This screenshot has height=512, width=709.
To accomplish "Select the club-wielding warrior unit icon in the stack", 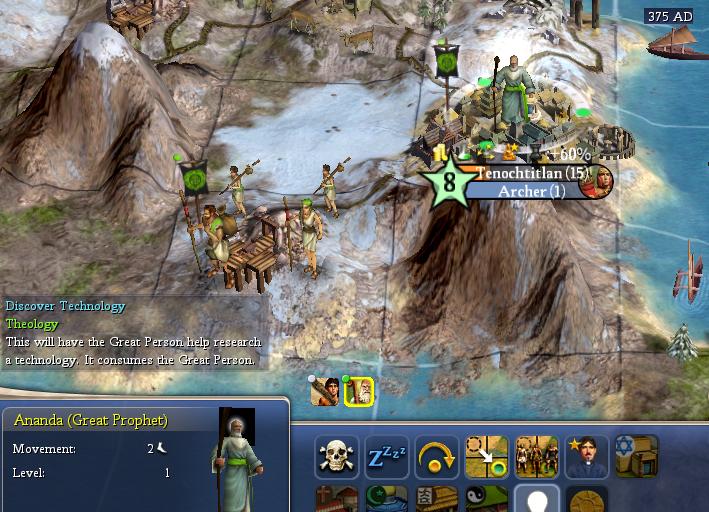I will pos(324,392).
